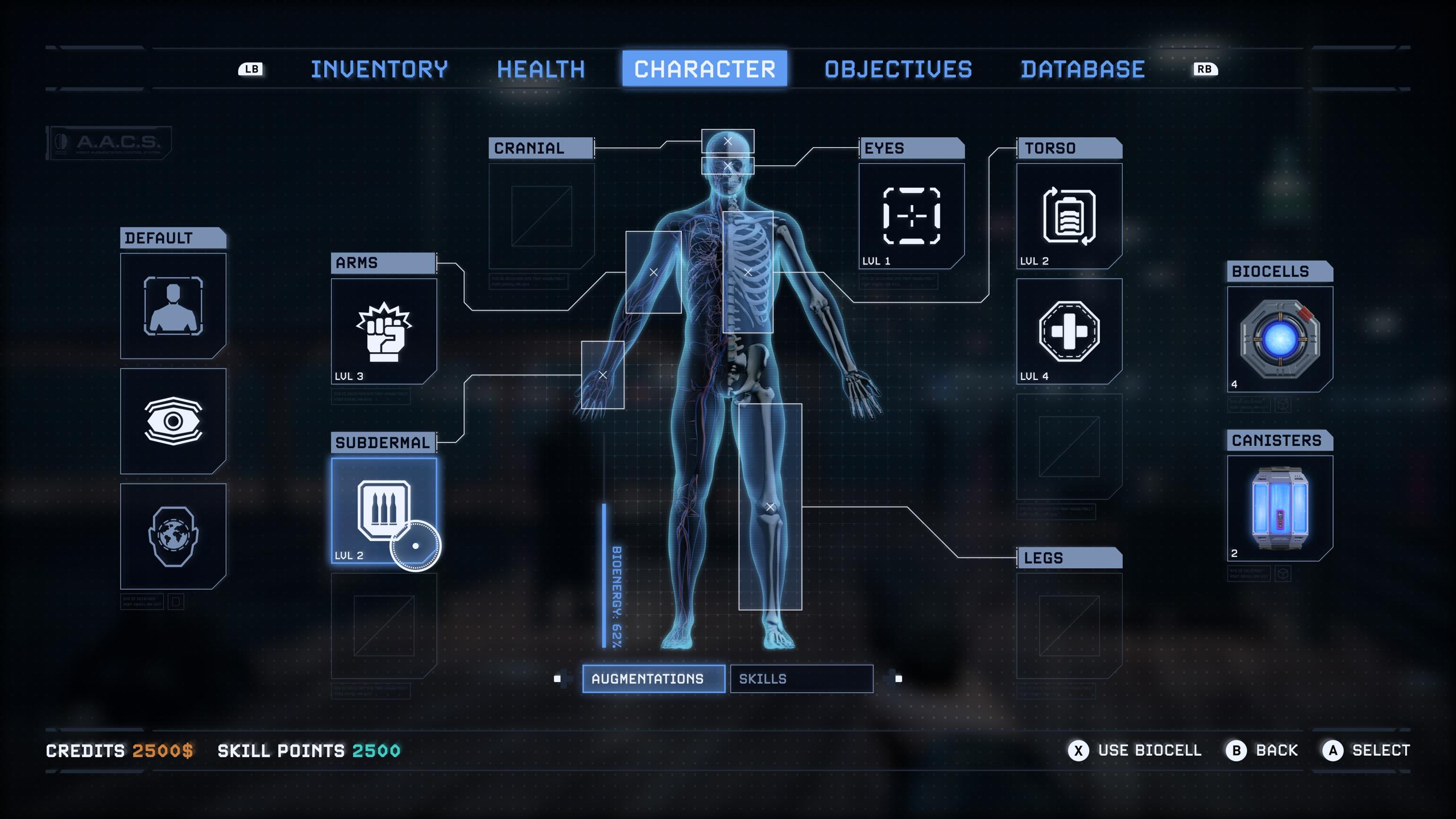Open the Database tab
The image size is (1456, 819).
1082,69
